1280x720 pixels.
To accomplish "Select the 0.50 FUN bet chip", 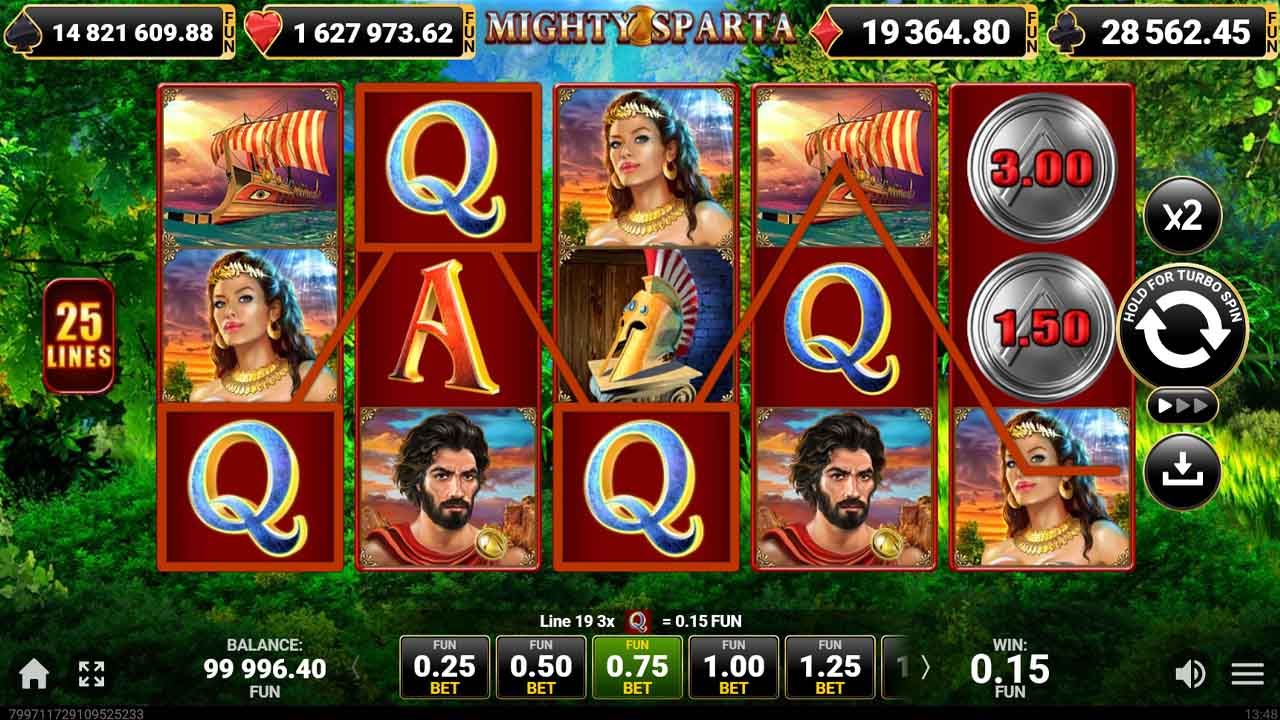I will pos(541,666).
